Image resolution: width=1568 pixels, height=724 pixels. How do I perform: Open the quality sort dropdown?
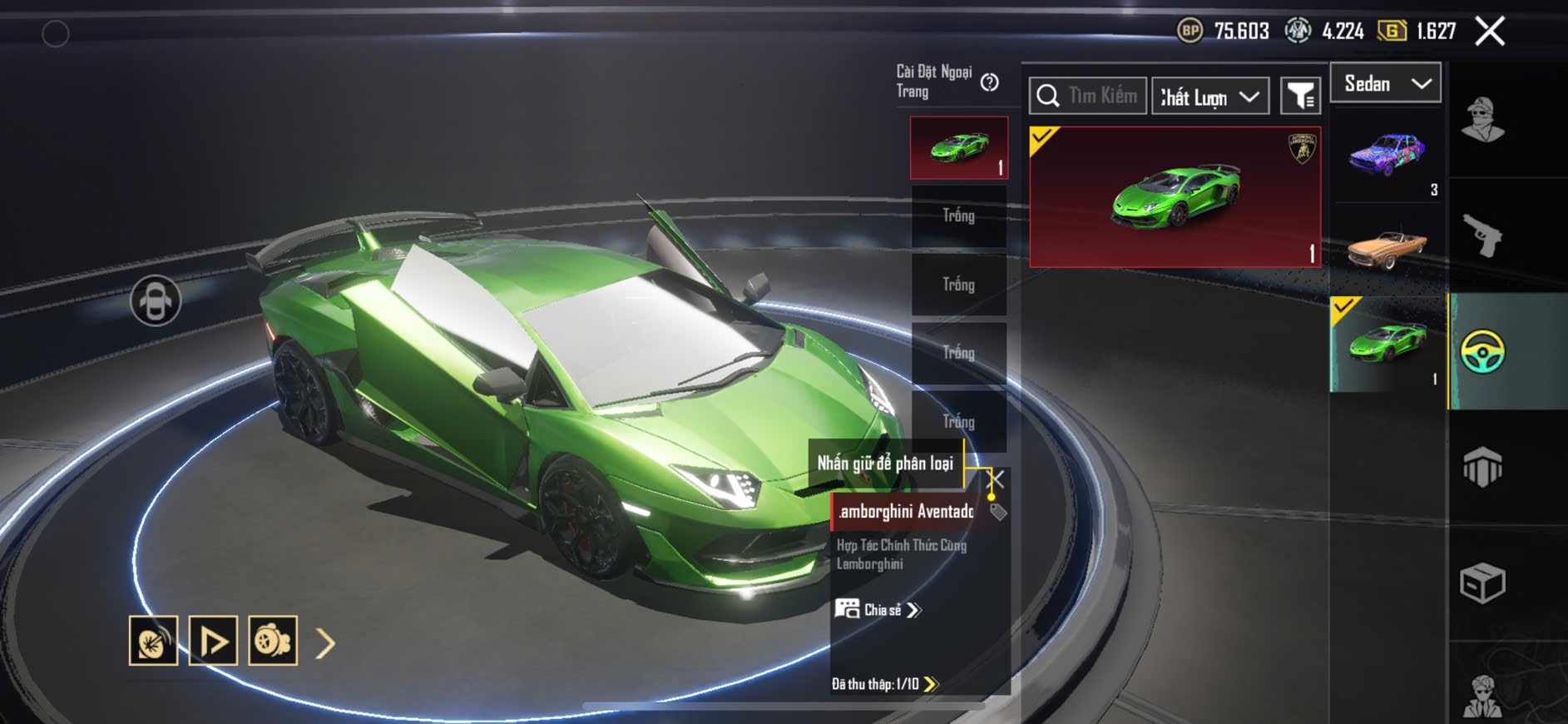pyautogui.click(x=1210, y=97)
